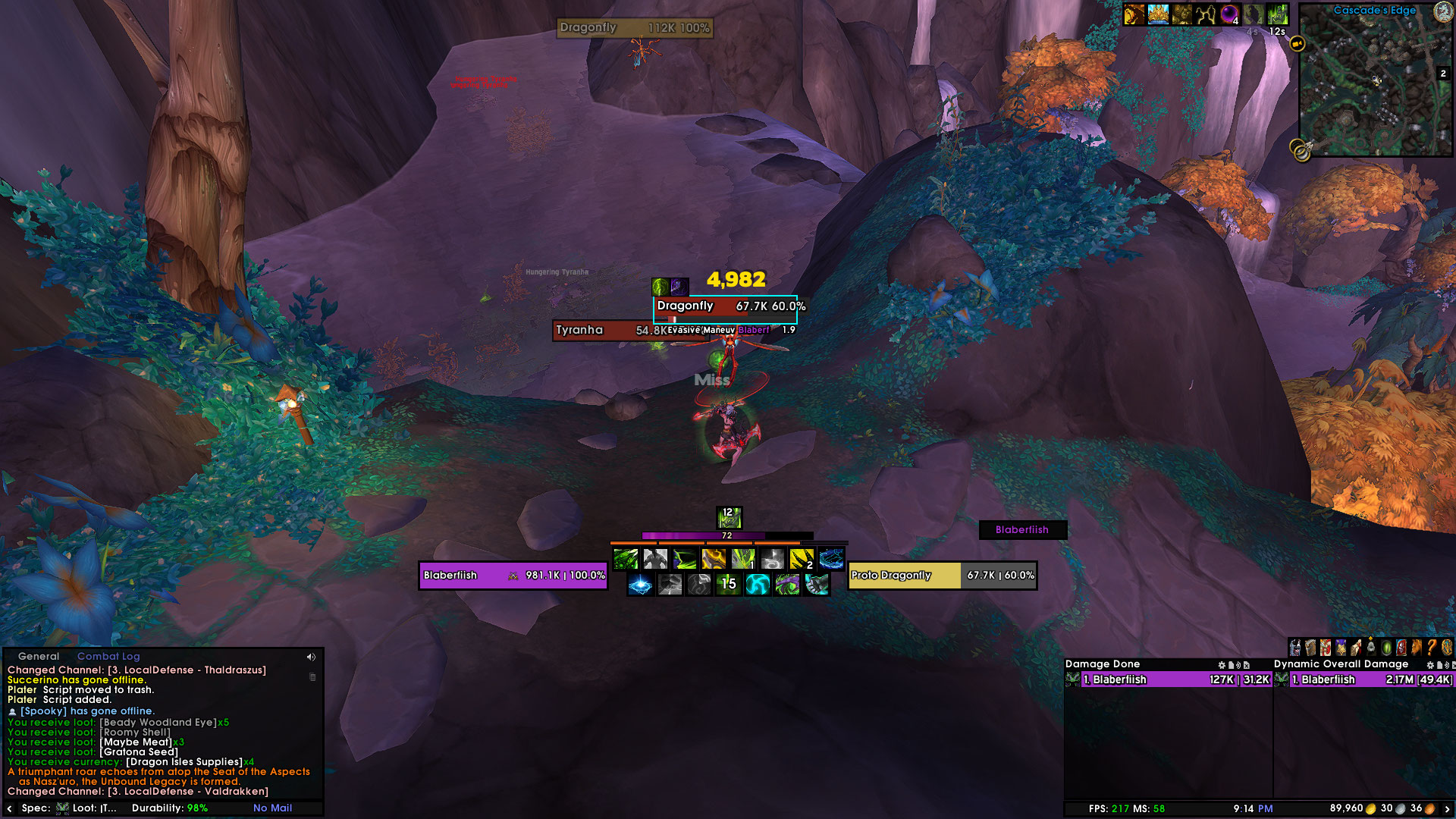Activate the blue glowing rune ability
The height and width of the screenshot is (819, 1456).
[641, 585]
